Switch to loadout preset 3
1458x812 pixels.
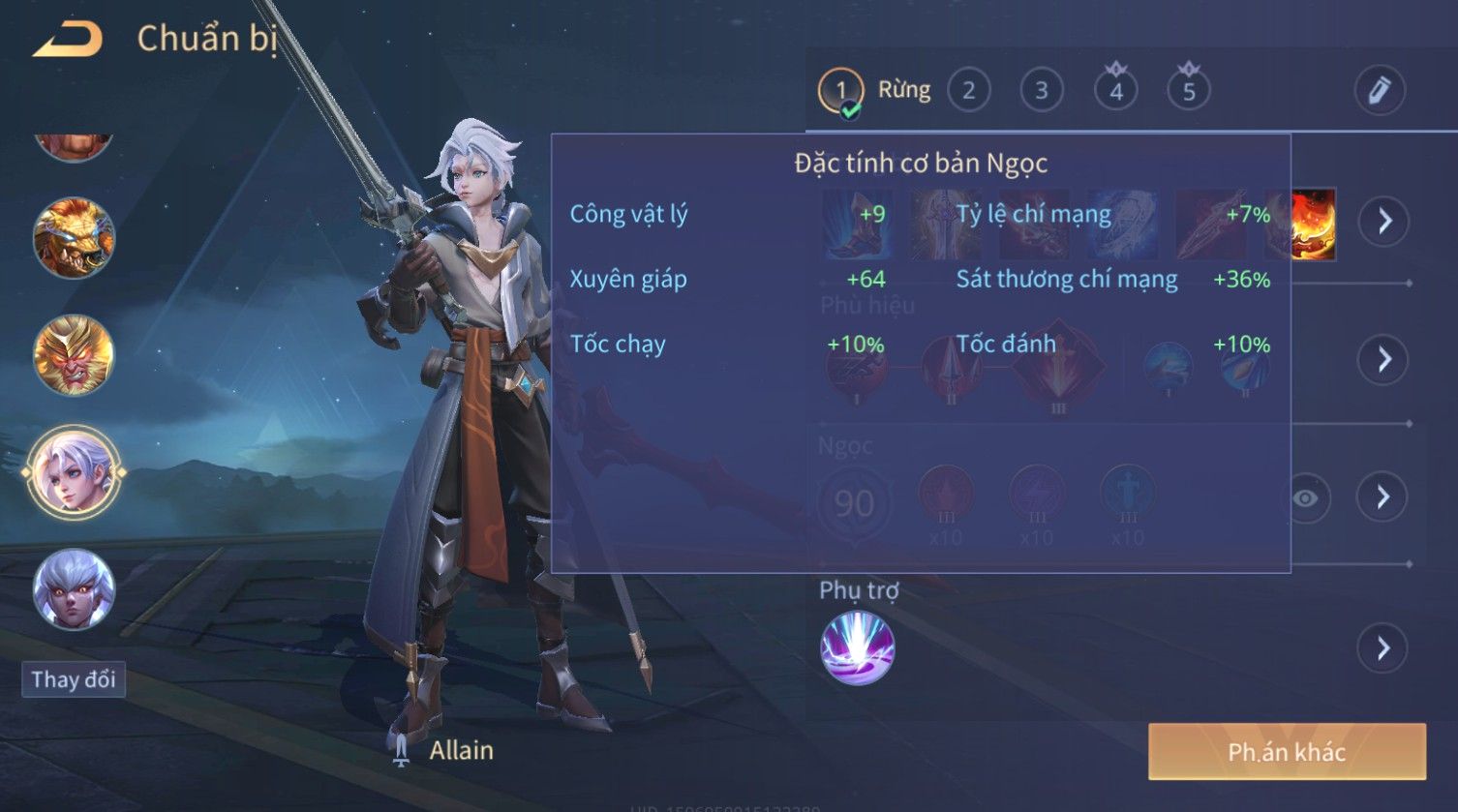(x=1042, y=91)
